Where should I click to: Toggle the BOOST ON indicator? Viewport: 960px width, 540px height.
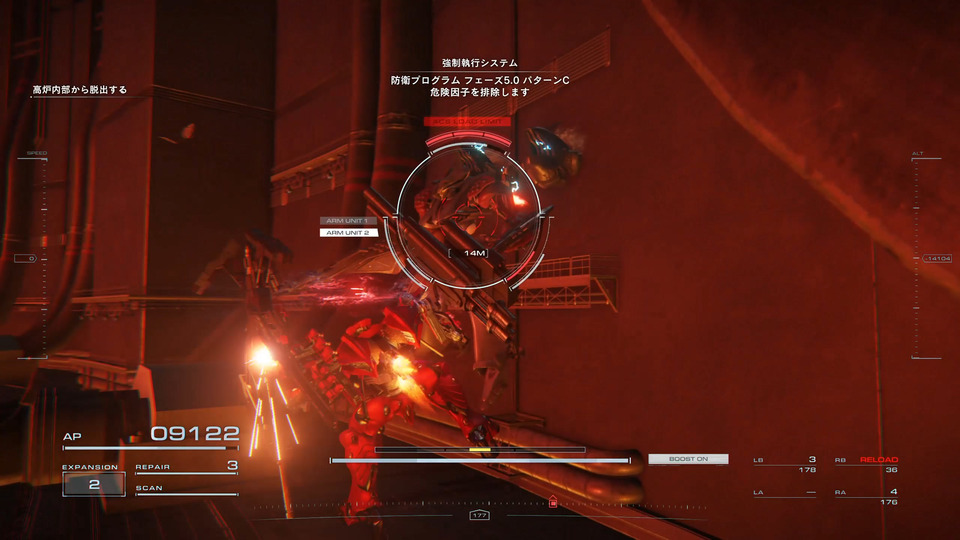(688, 459)
